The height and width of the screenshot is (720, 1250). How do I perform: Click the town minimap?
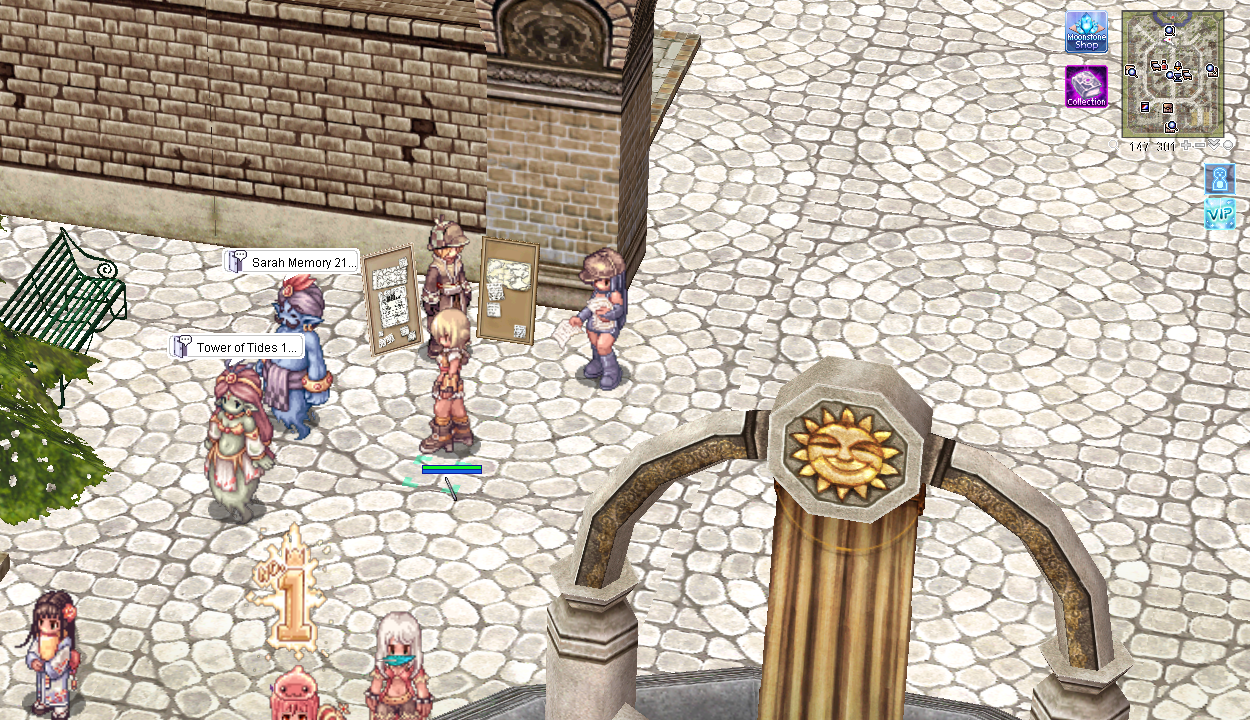[1172, 74]
